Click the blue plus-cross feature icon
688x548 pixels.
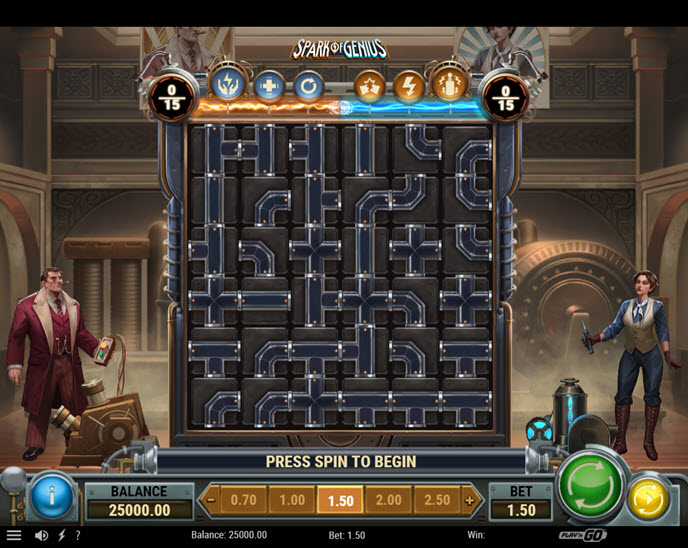[269, 85]
